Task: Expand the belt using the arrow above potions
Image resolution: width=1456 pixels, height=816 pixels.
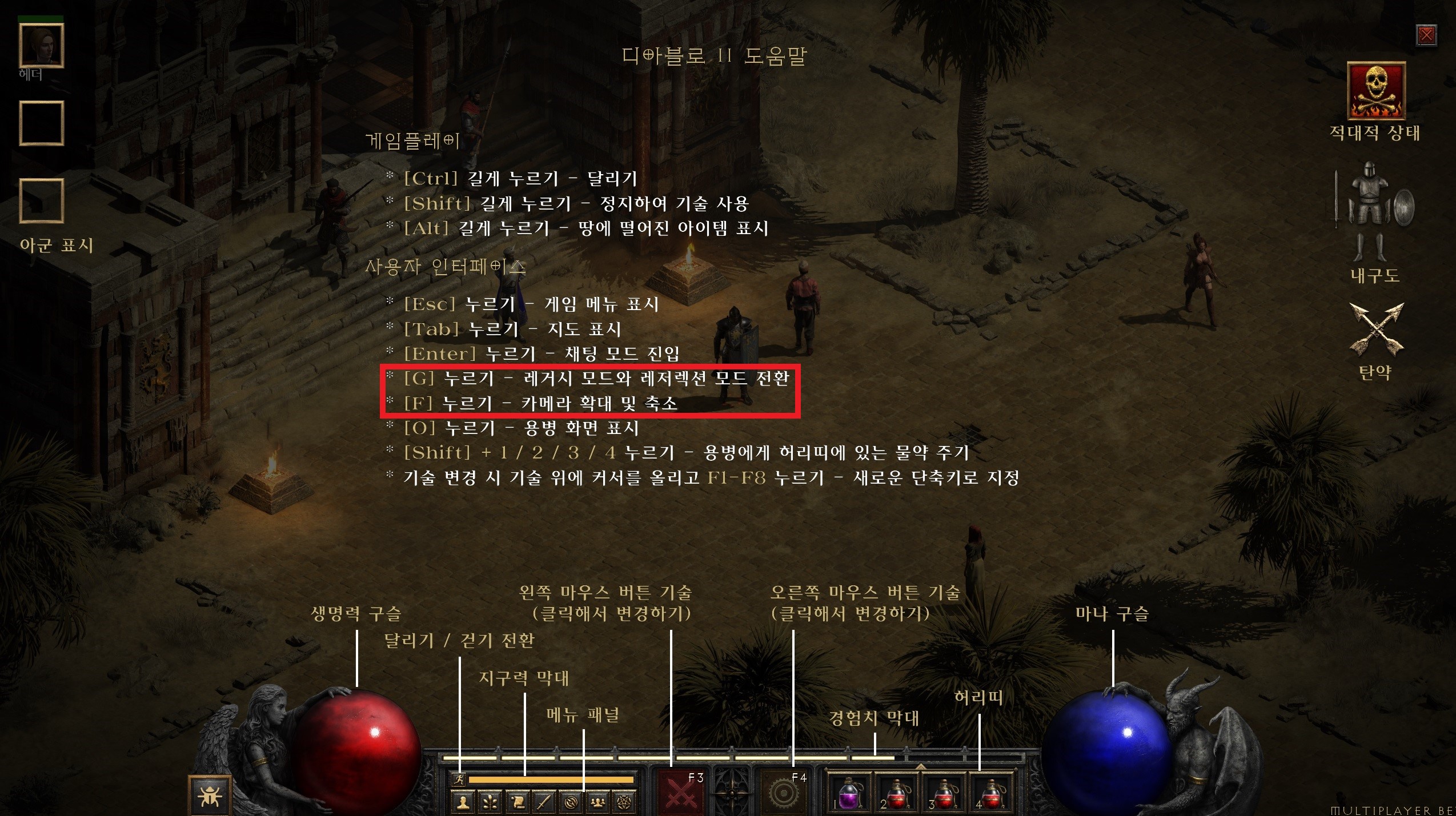Action: pyautogui.click(x=920, y=766)
